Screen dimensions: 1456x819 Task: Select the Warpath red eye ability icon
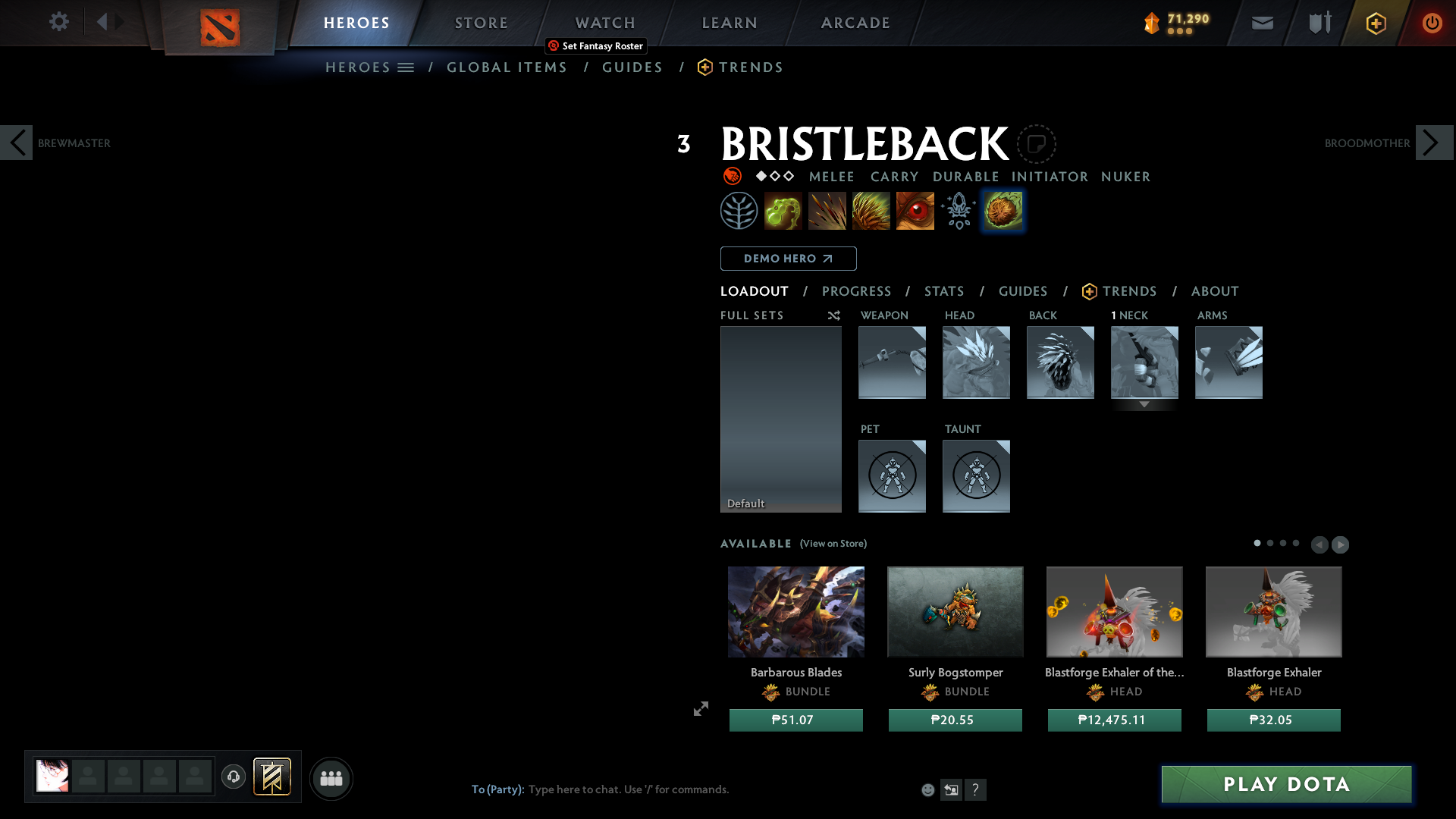coord(915,210)
